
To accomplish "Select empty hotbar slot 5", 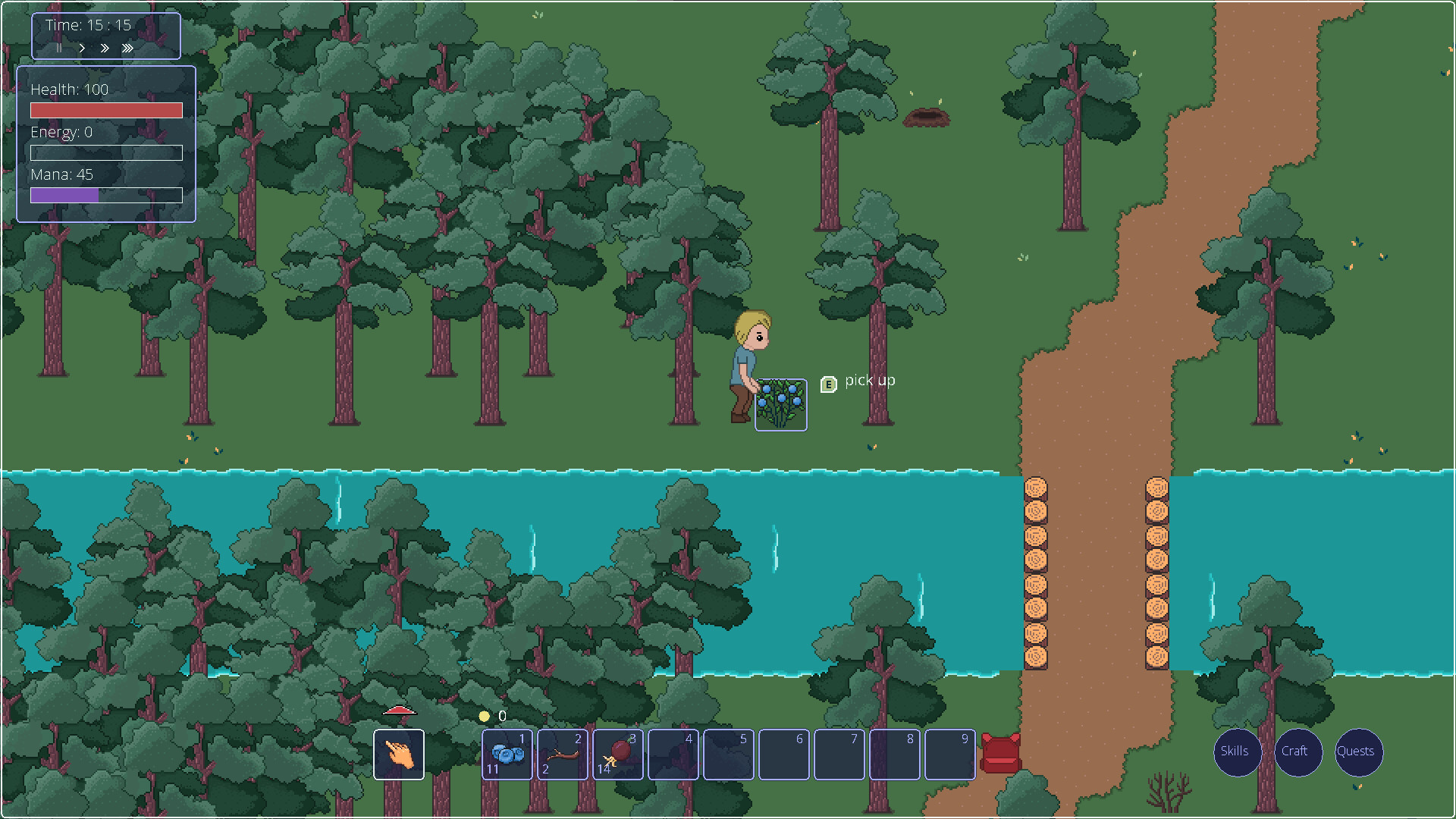I will tap(729, 754).
